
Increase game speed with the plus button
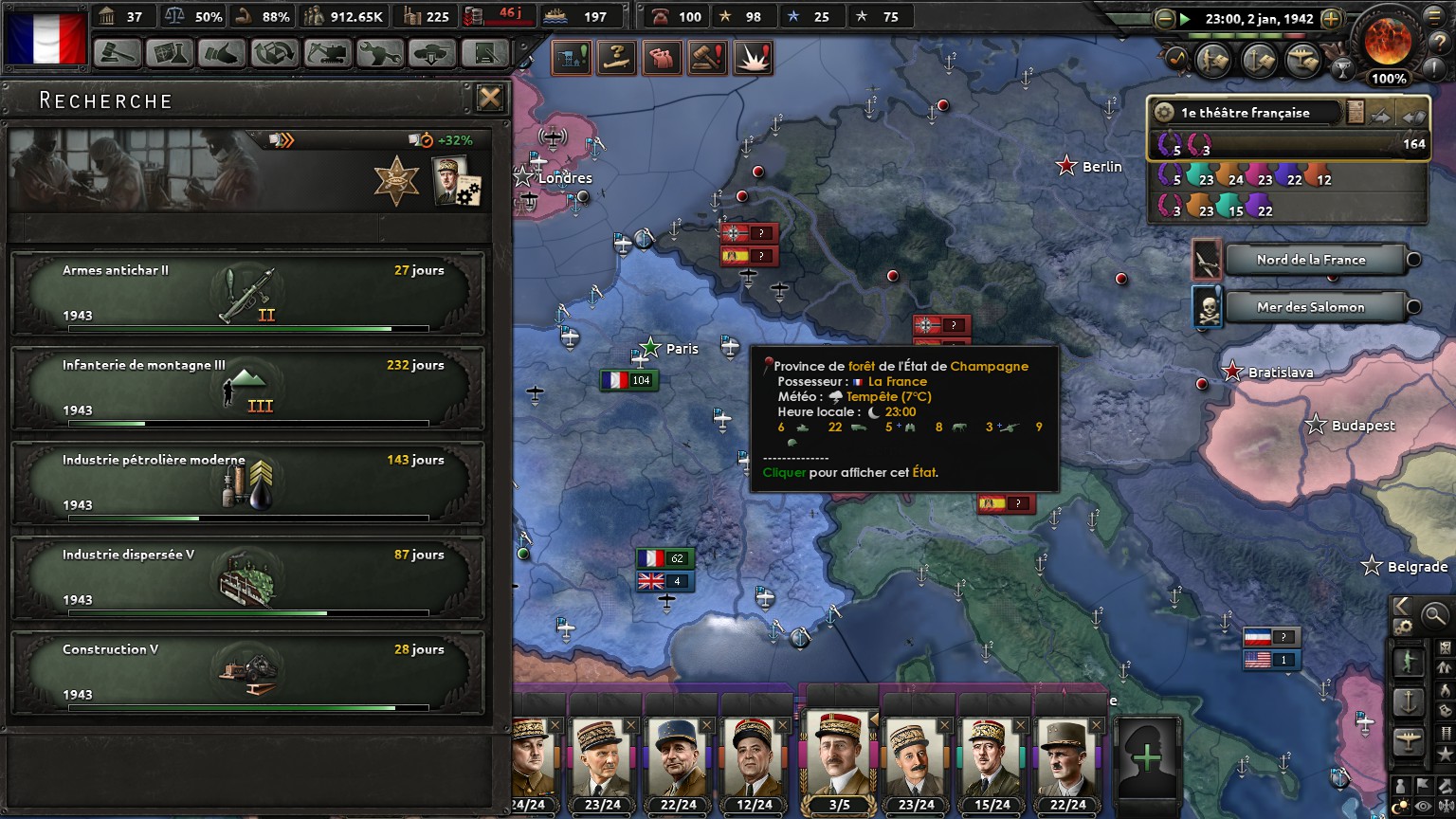[1331, 18]
